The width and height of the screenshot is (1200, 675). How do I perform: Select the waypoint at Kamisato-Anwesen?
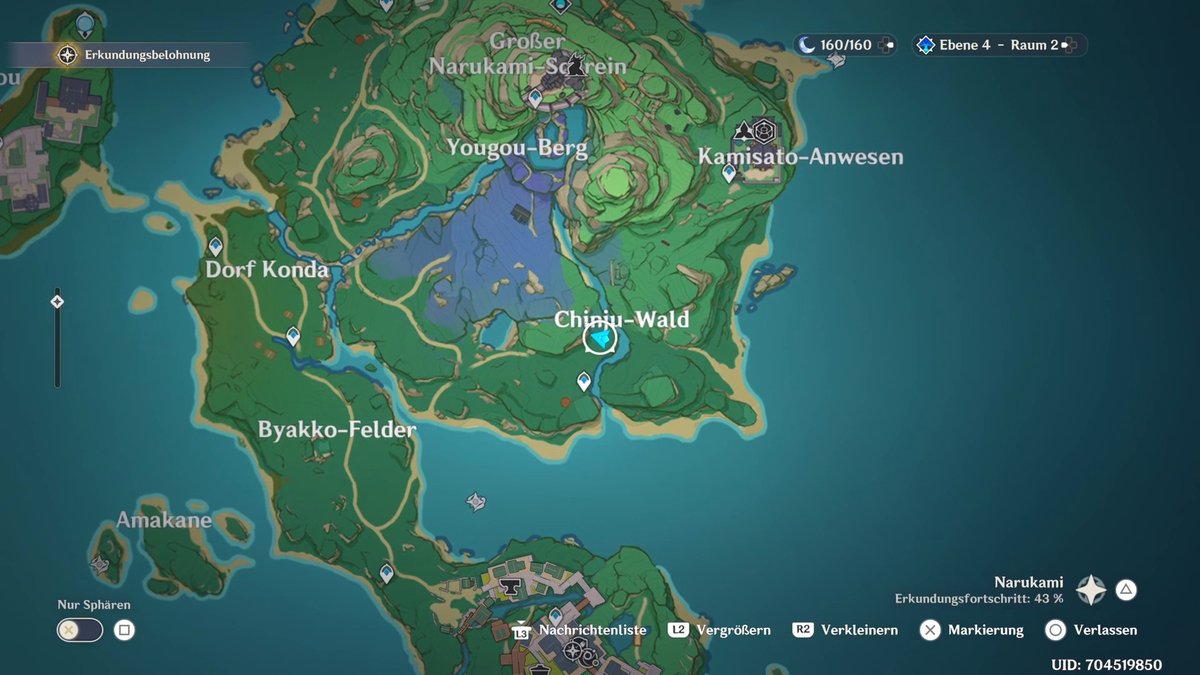coord(729,173)
